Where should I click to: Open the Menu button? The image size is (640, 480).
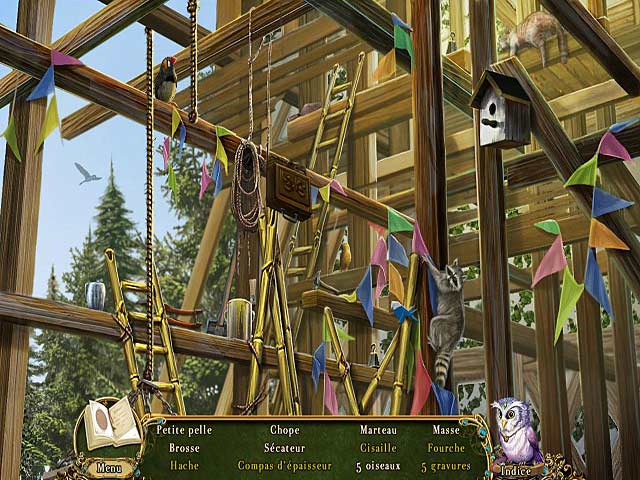pyautogui.click(x=109, y=467)
